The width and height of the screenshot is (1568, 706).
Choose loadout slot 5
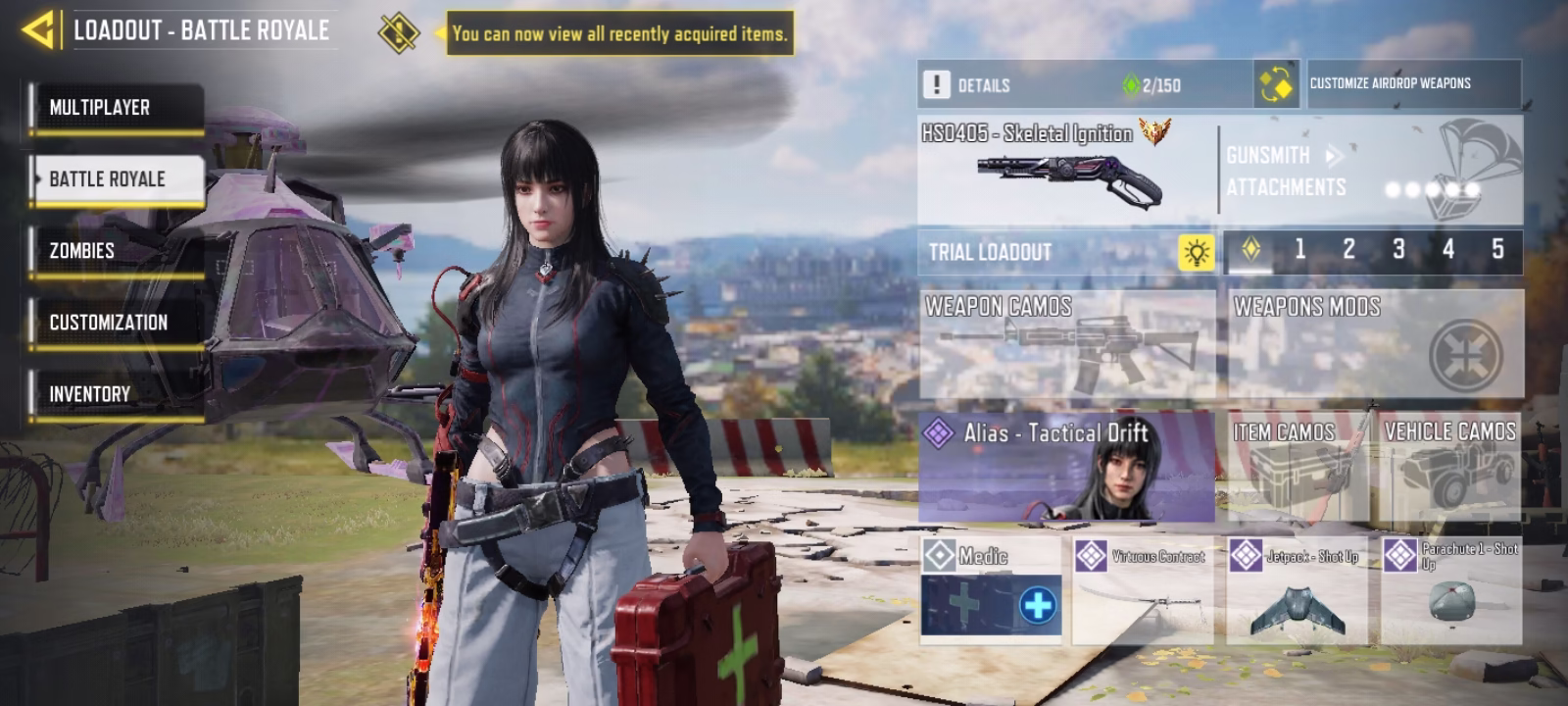(1497, 250)
